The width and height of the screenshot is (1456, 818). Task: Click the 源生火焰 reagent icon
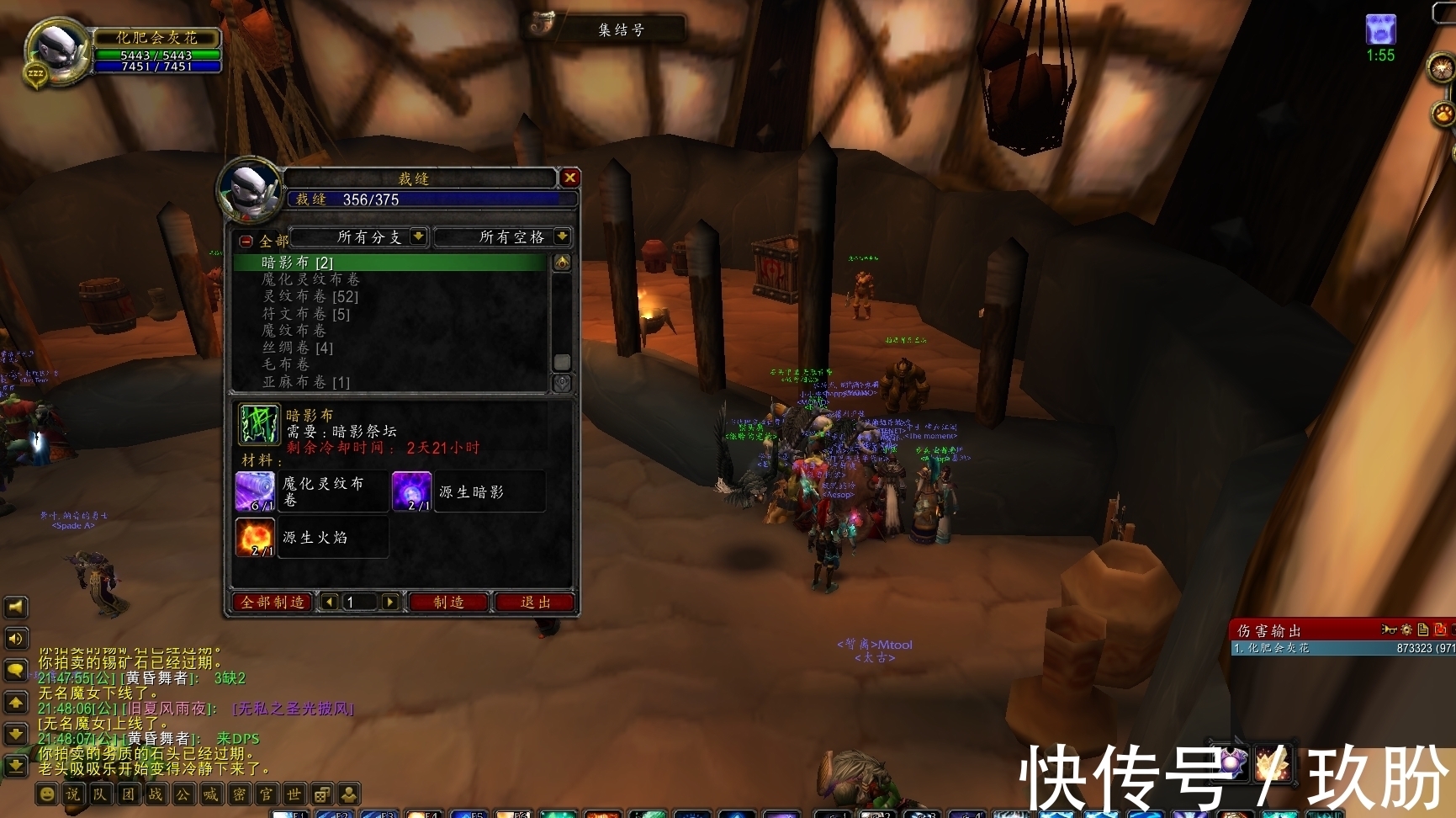254,537
